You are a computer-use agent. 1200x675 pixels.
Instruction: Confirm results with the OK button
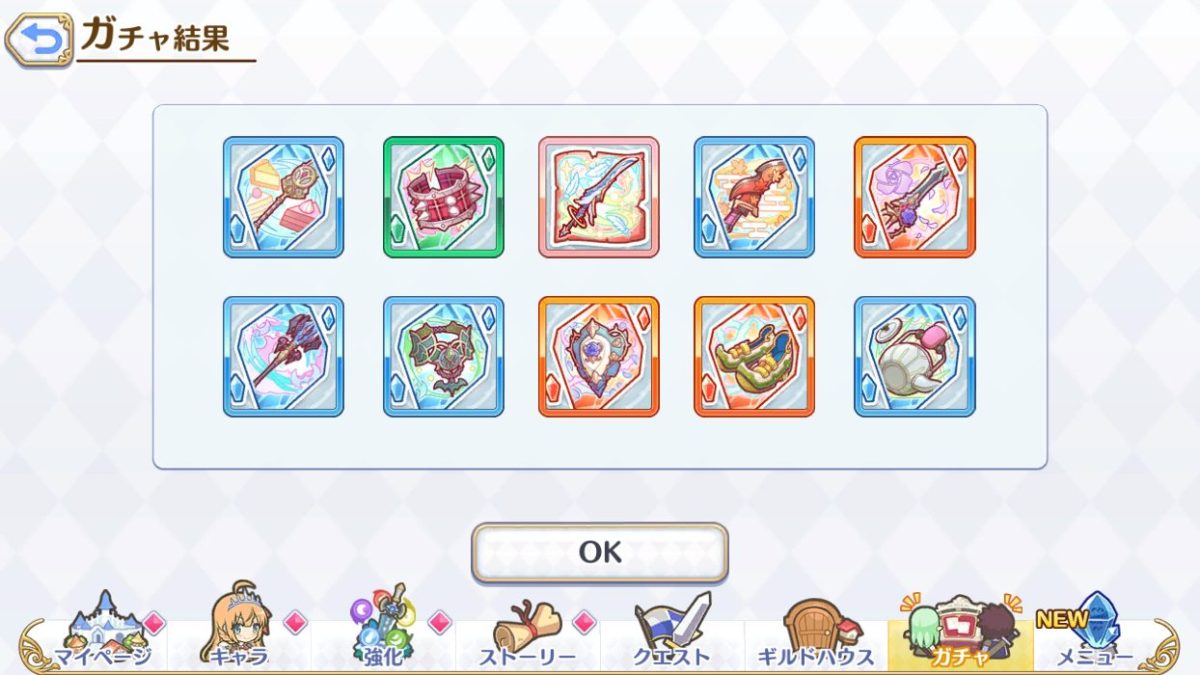pos(600,552)
